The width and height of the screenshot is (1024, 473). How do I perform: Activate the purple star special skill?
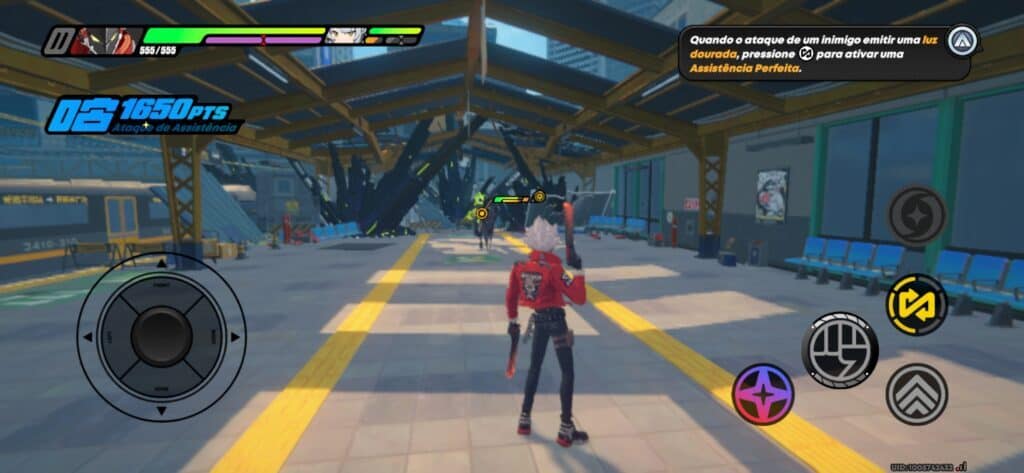[x=763, y=393]
